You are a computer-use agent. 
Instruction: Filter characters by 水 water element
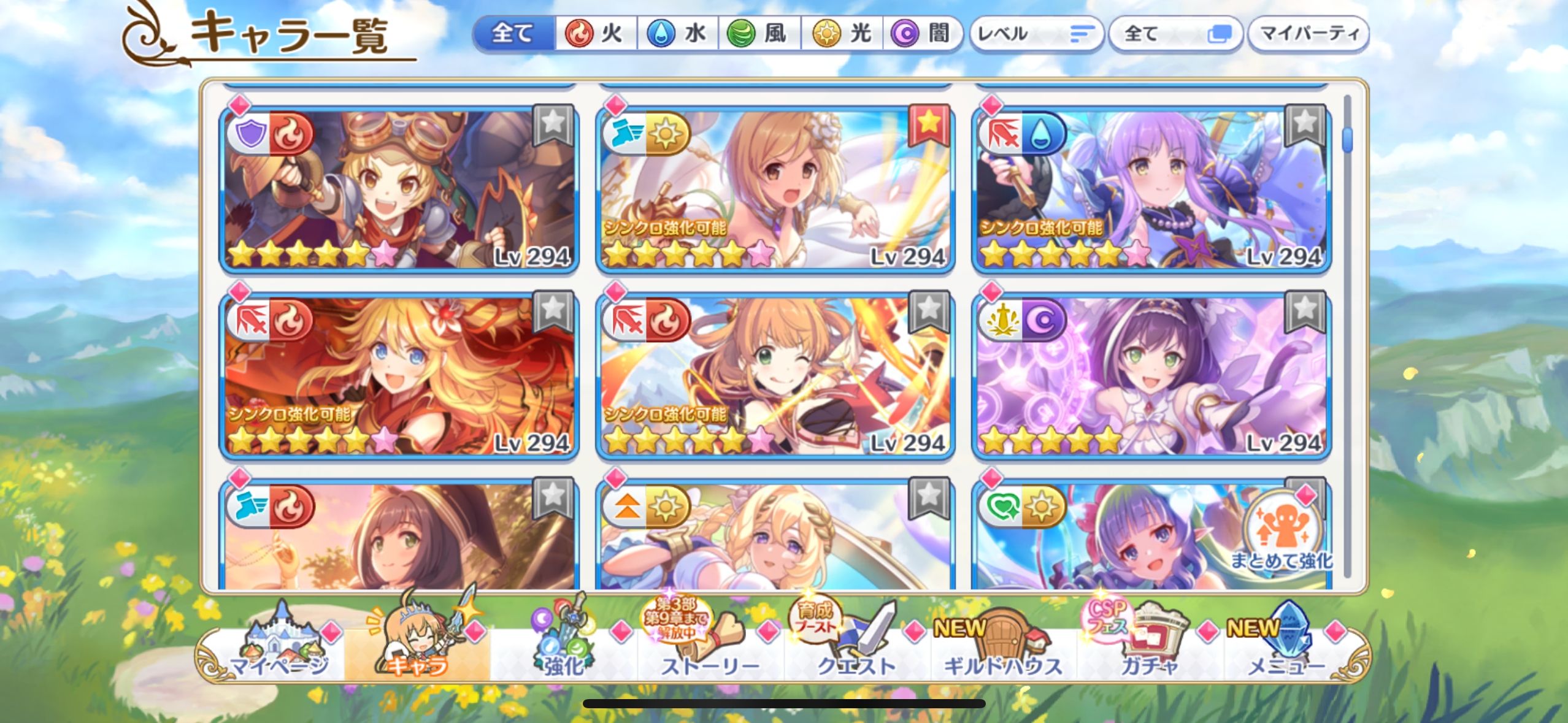[677, 34]
